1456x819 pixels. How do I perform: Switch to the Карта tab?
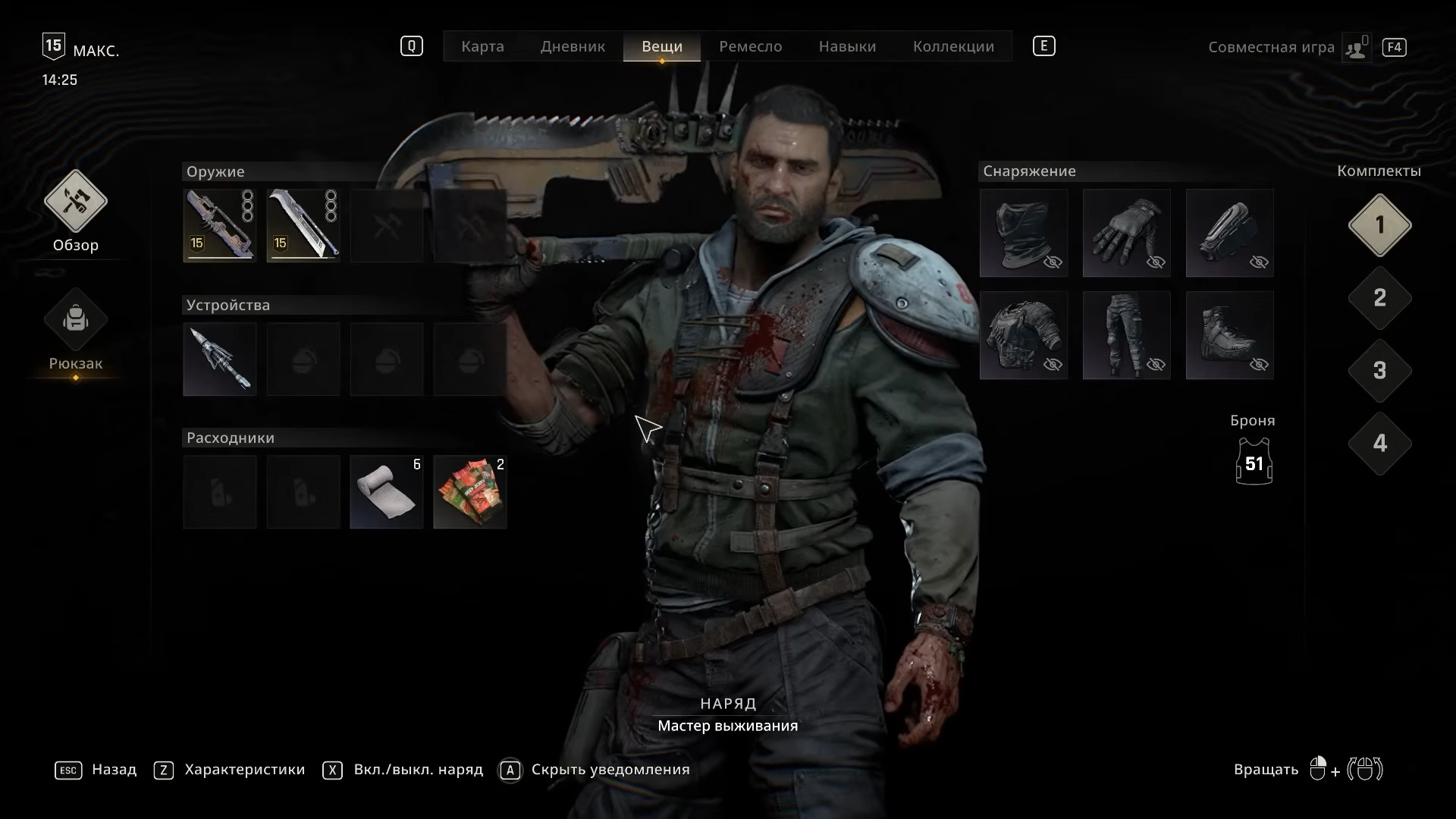point(482,46)
